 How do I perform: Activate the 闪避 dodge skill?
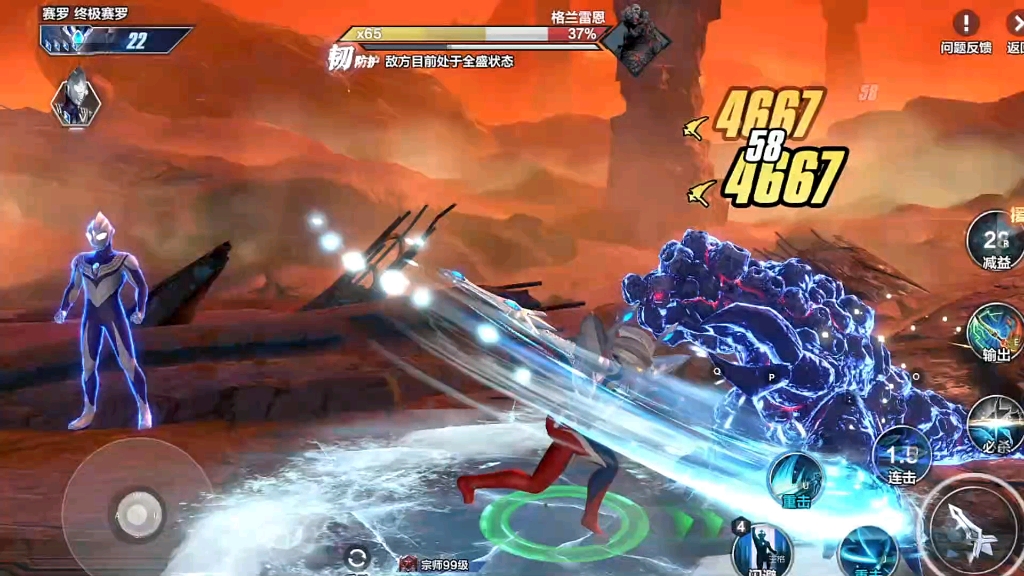[762, 548]
